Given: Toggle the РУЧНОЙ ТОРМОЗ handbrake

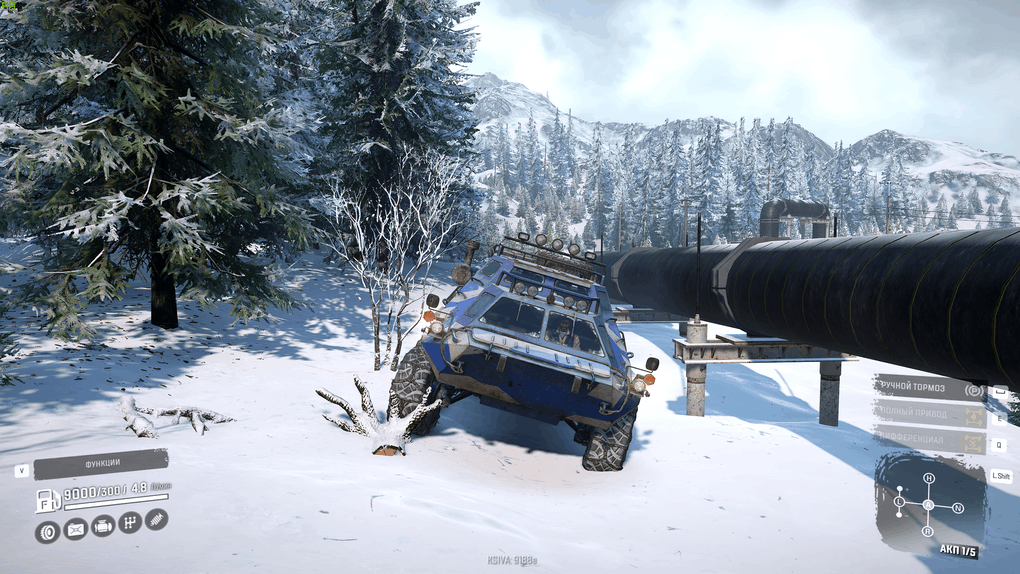Looking at the screenshot, I should click(x=930, y=388).
